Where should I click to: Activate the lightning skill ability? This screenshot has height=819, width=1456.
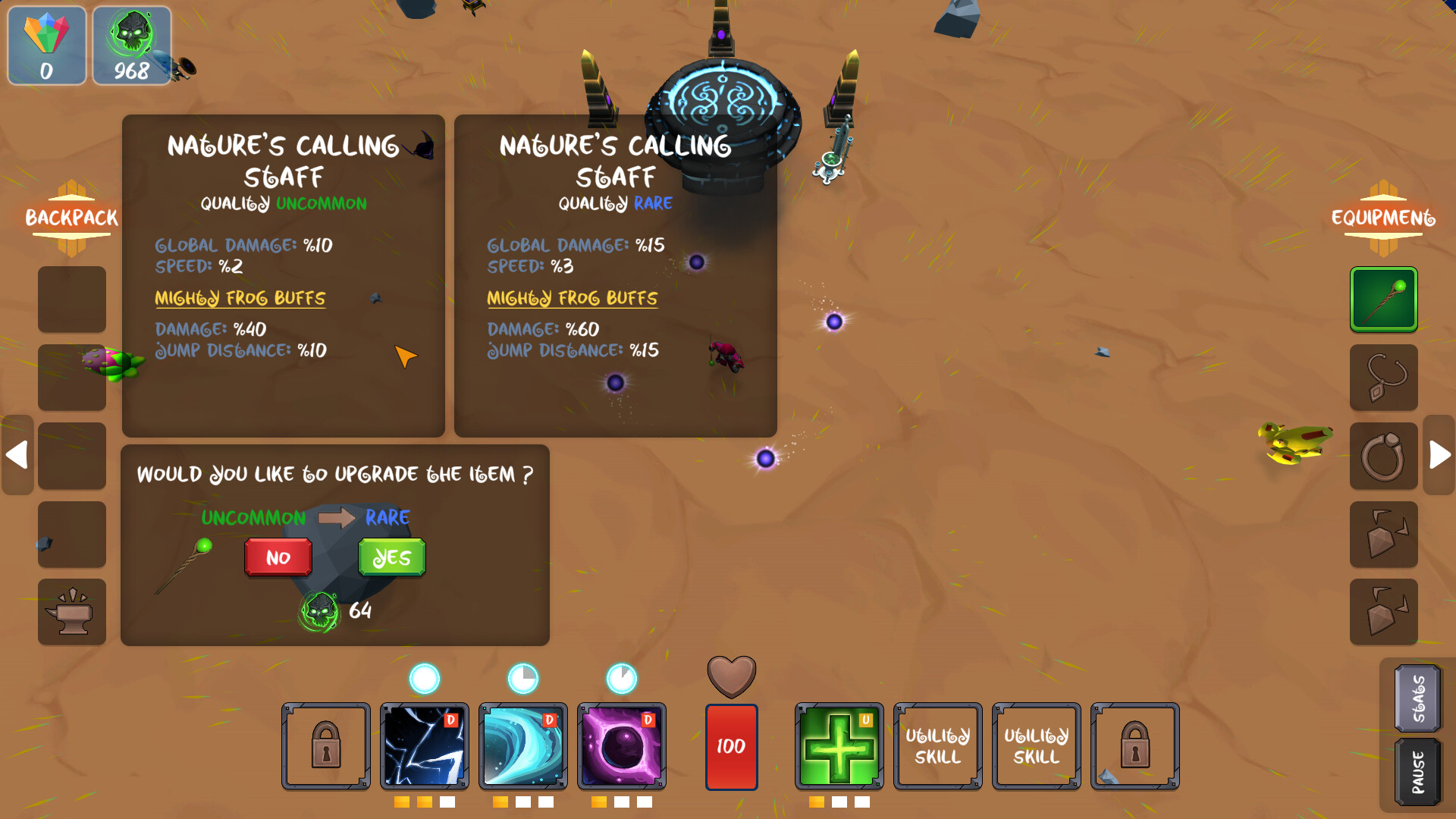(x=424, y=746)
